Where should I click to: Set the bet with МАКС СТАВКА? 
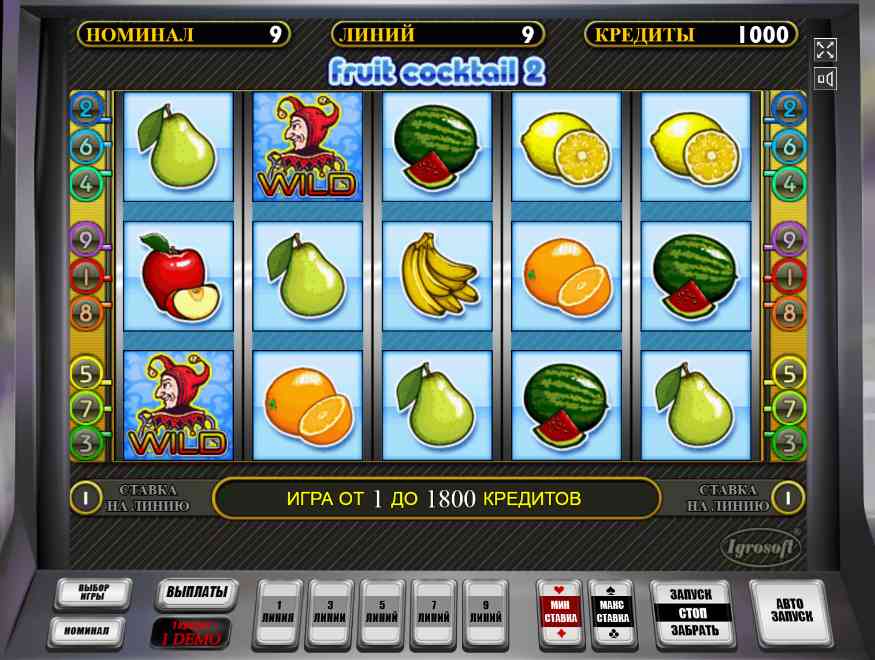tap(612, 611)
